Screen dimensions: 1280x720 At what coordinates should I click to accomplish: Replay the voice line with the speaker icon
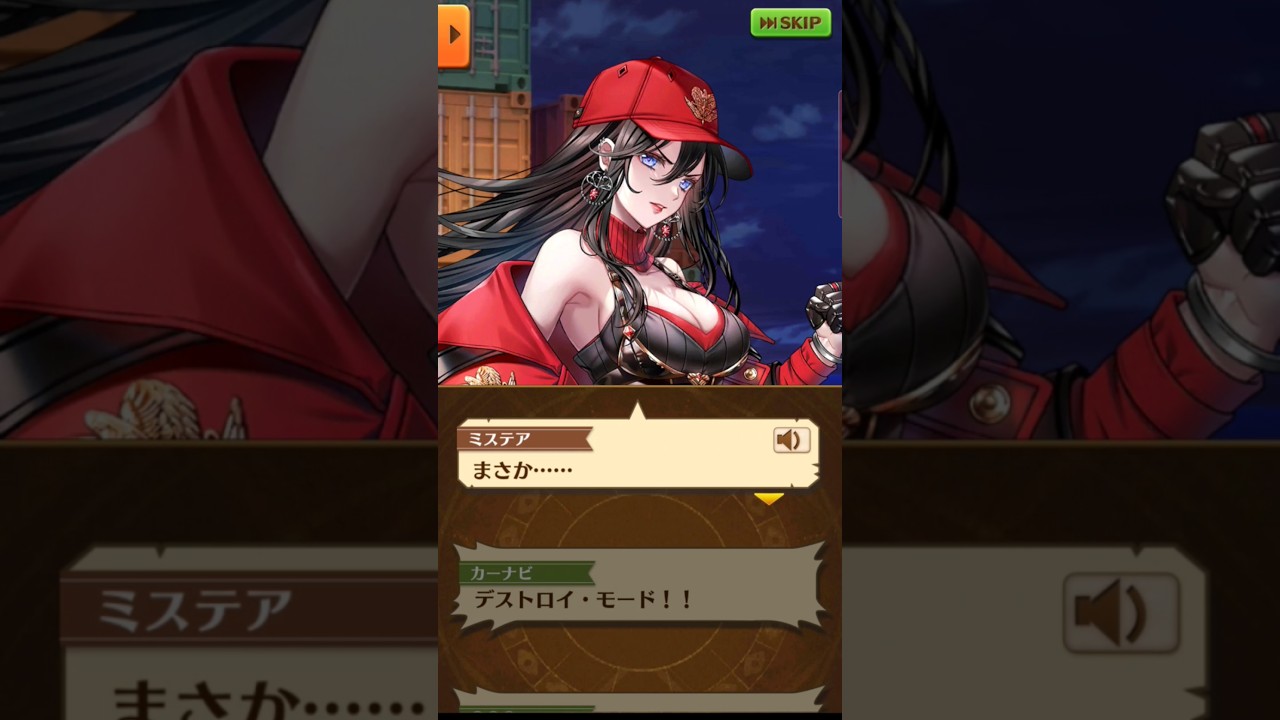pos(791,440)
